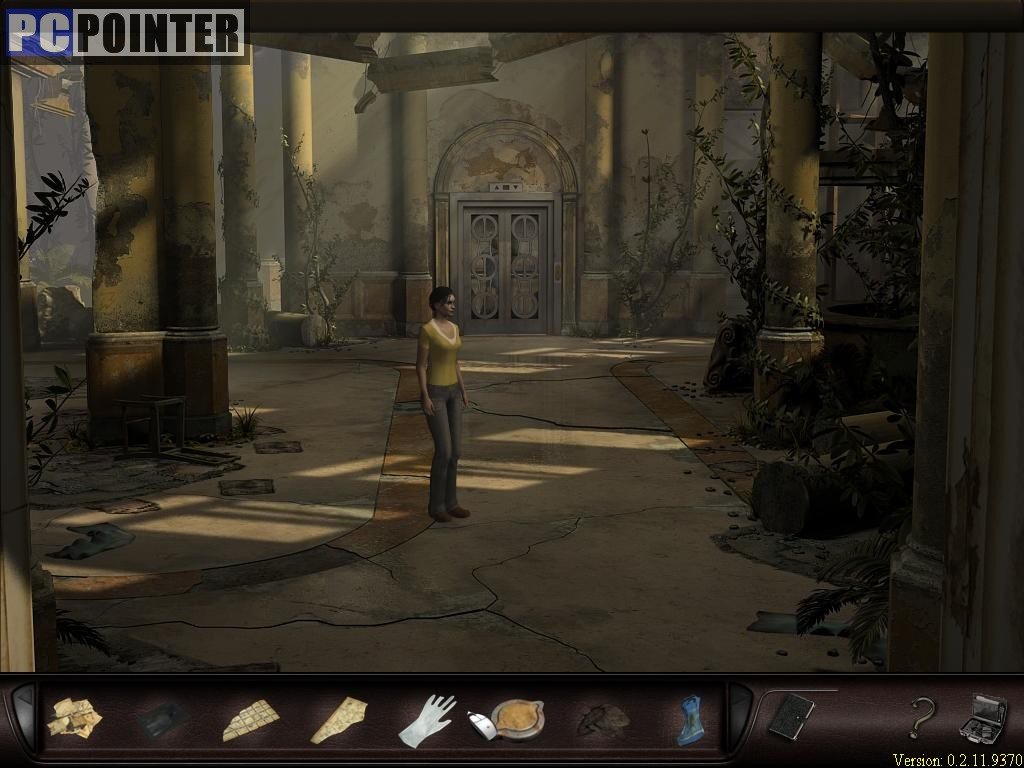The height and width of the screenshot is (768, 1024).
Task: Select the grid-patterned tile fragment
Action: (249, 719)
